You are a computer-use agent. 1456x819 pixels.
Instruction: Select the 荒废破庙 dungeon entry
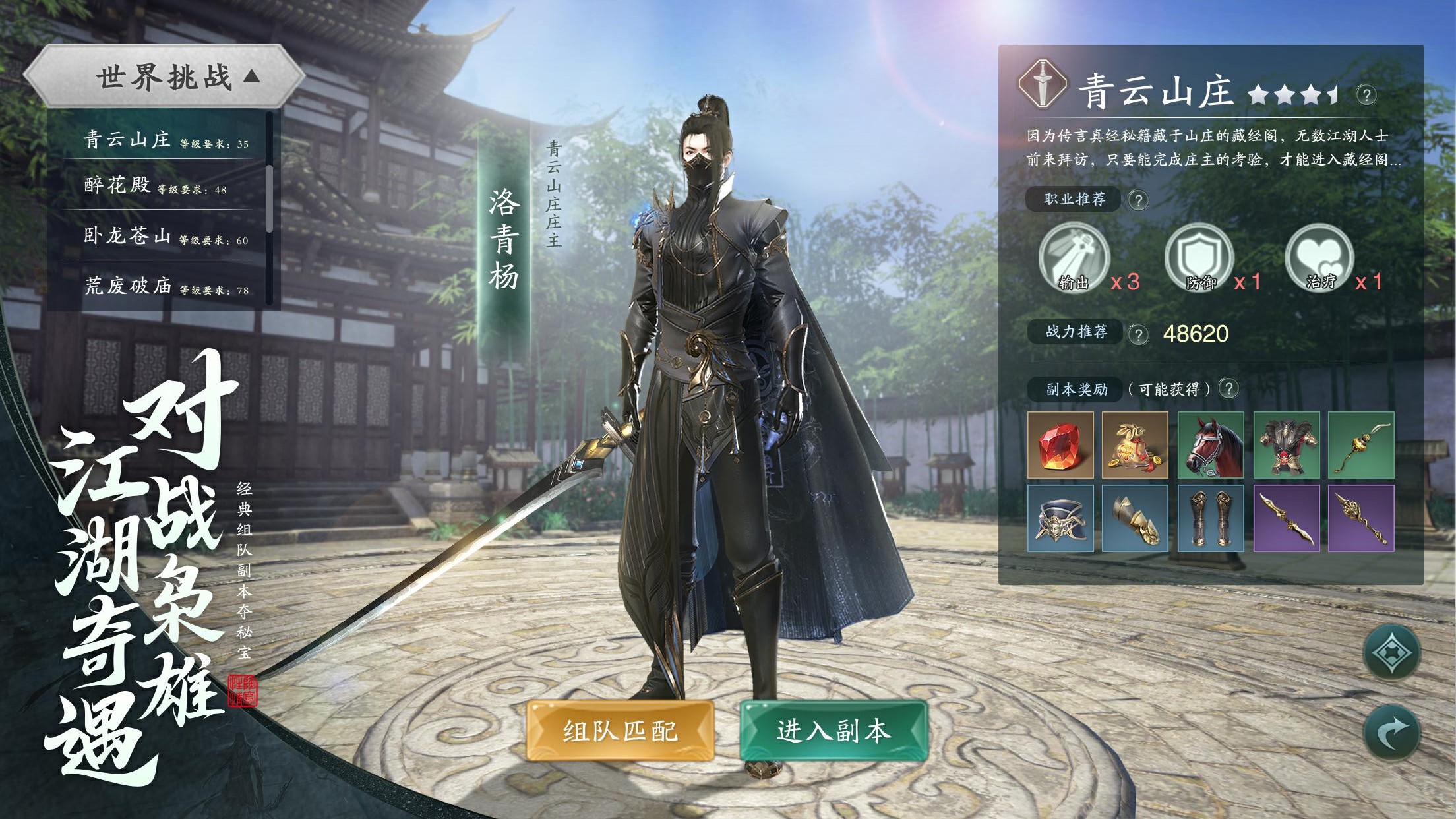(165, 286)
